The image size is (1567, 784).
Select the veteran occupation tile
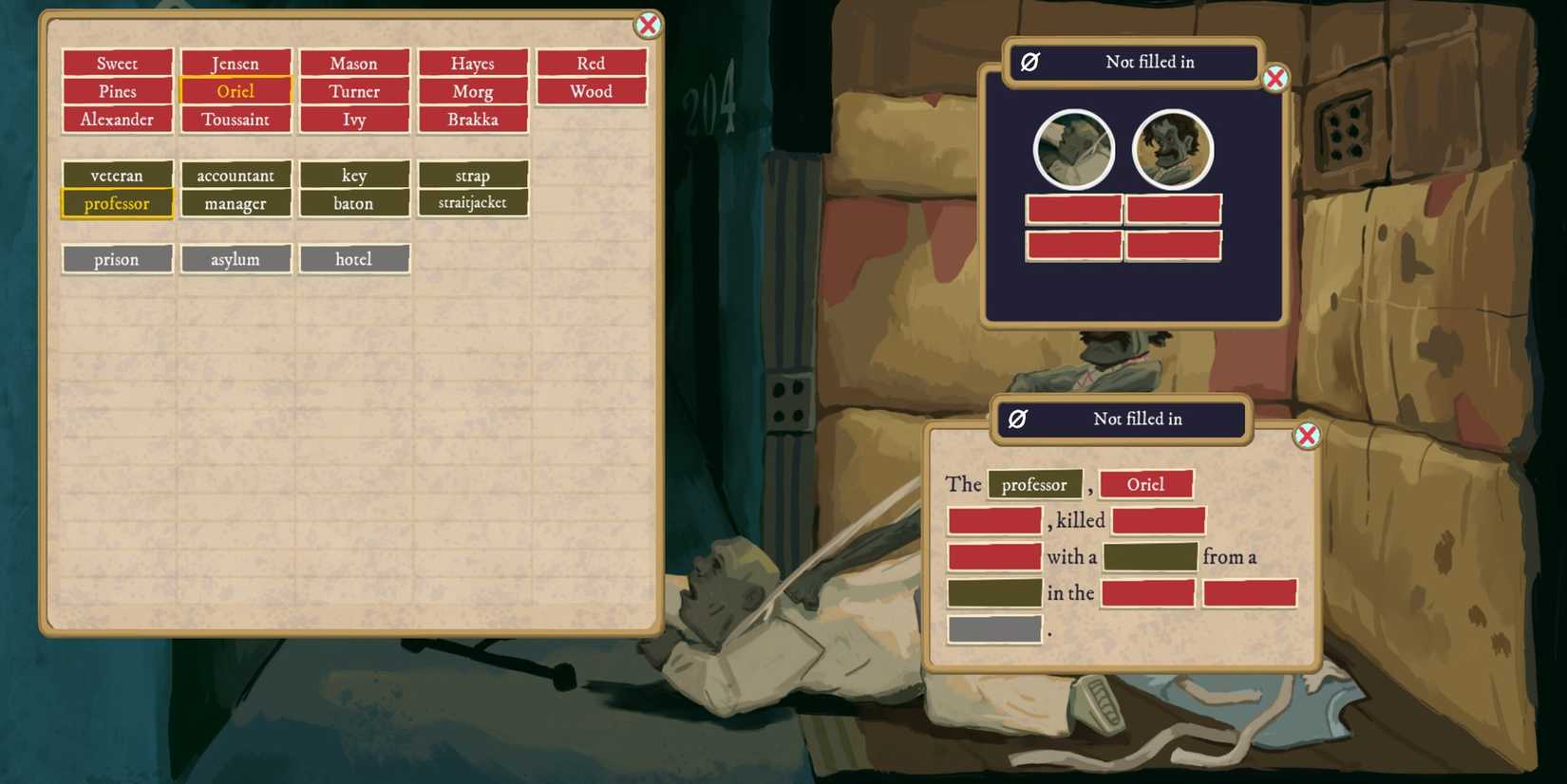pyautogui.click(x=117, y=176)
